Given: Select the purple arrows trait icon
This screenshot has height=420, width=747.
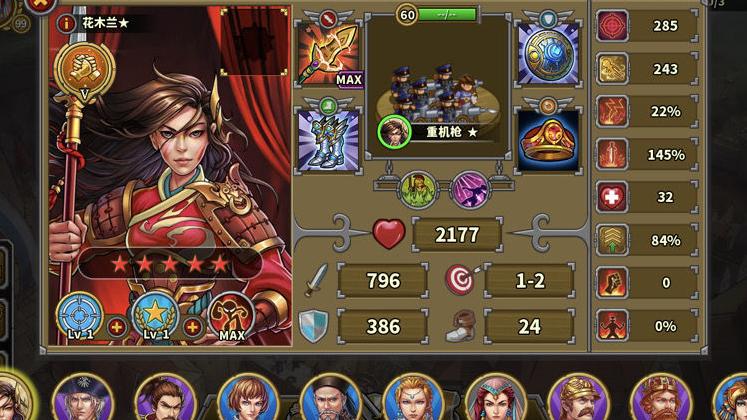Looking at the screenshot, I should coord(466,188).
